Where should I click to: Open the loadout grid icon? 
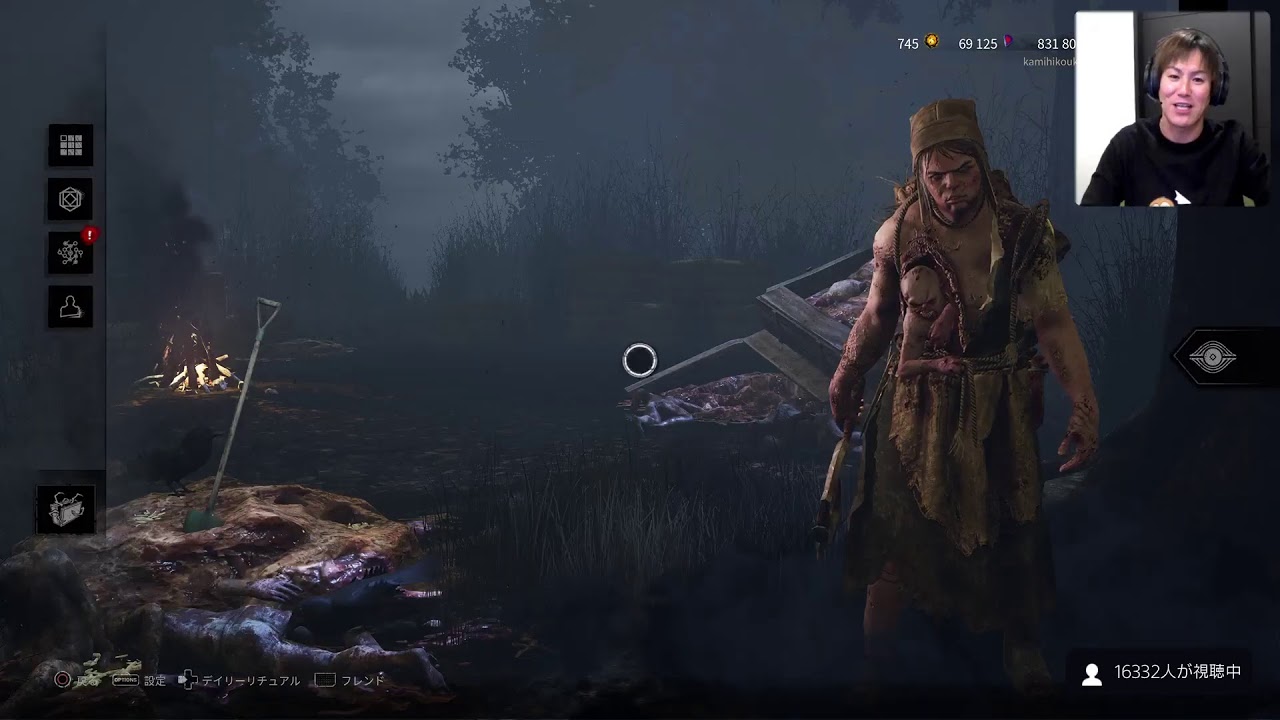70,146
